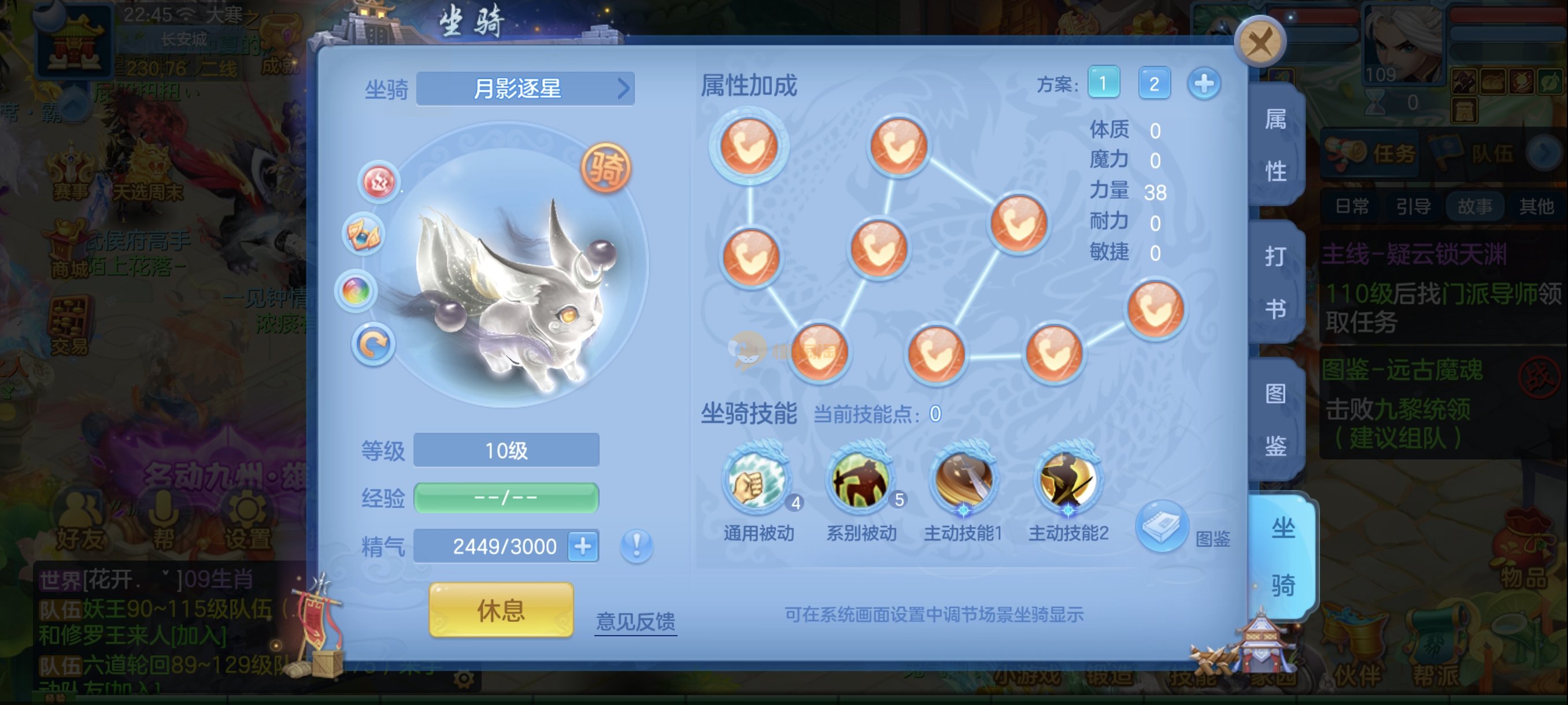This screenshot has width=1568, height=705.
Task: Open the rainbow color dye orb
Action: click(356, 291)
